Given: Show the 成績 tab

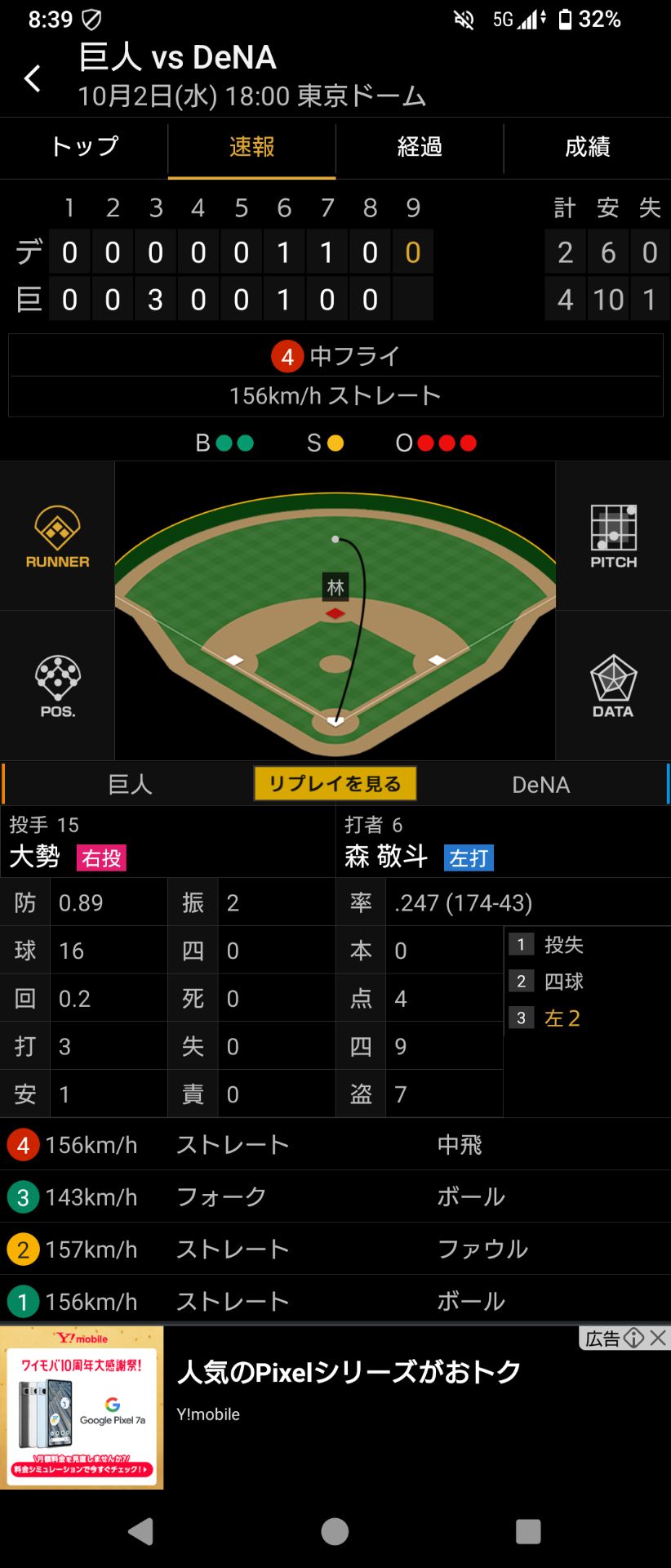Looking at the screenshot, I should coord(588,147).
